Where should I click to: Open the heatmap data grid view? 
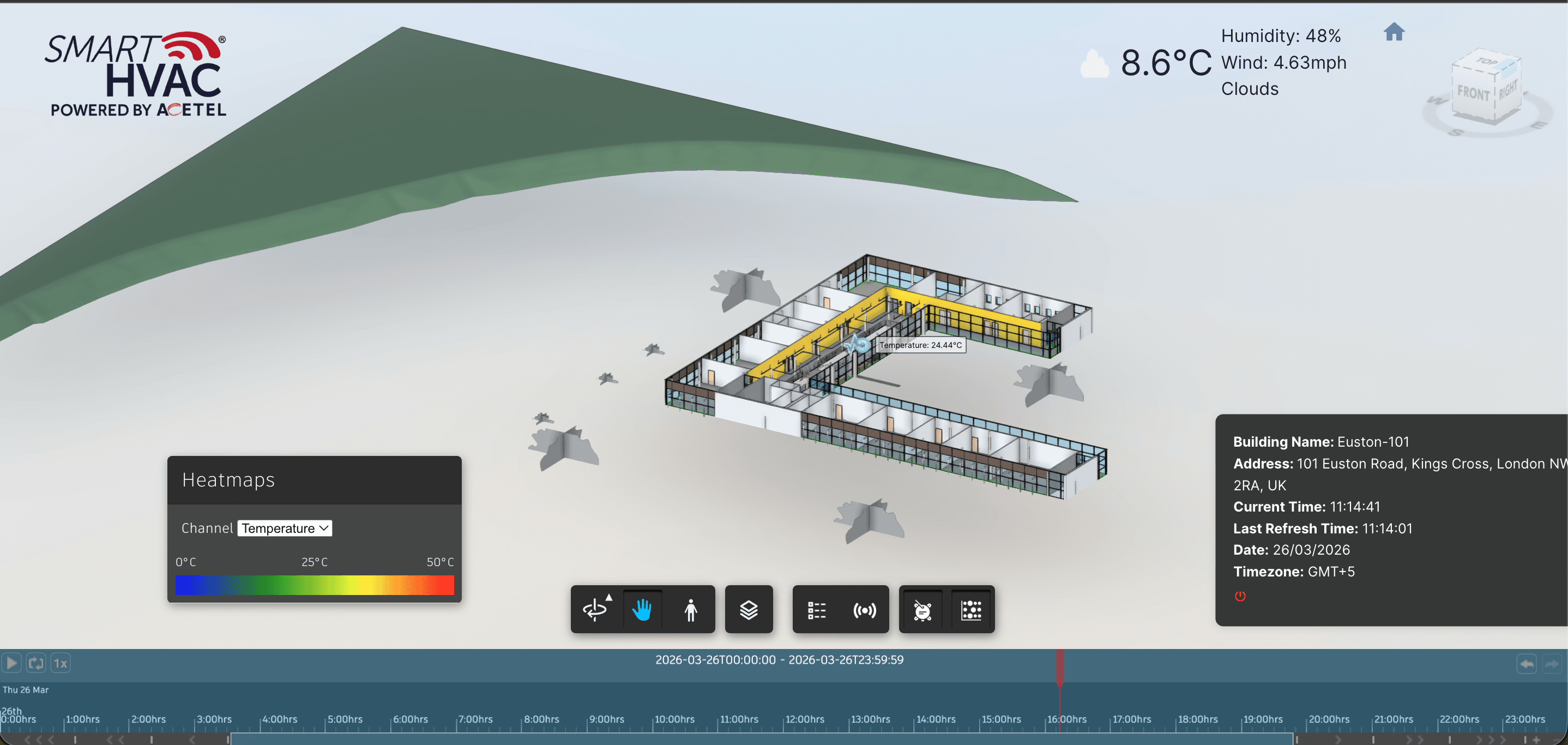click(971, 609)
